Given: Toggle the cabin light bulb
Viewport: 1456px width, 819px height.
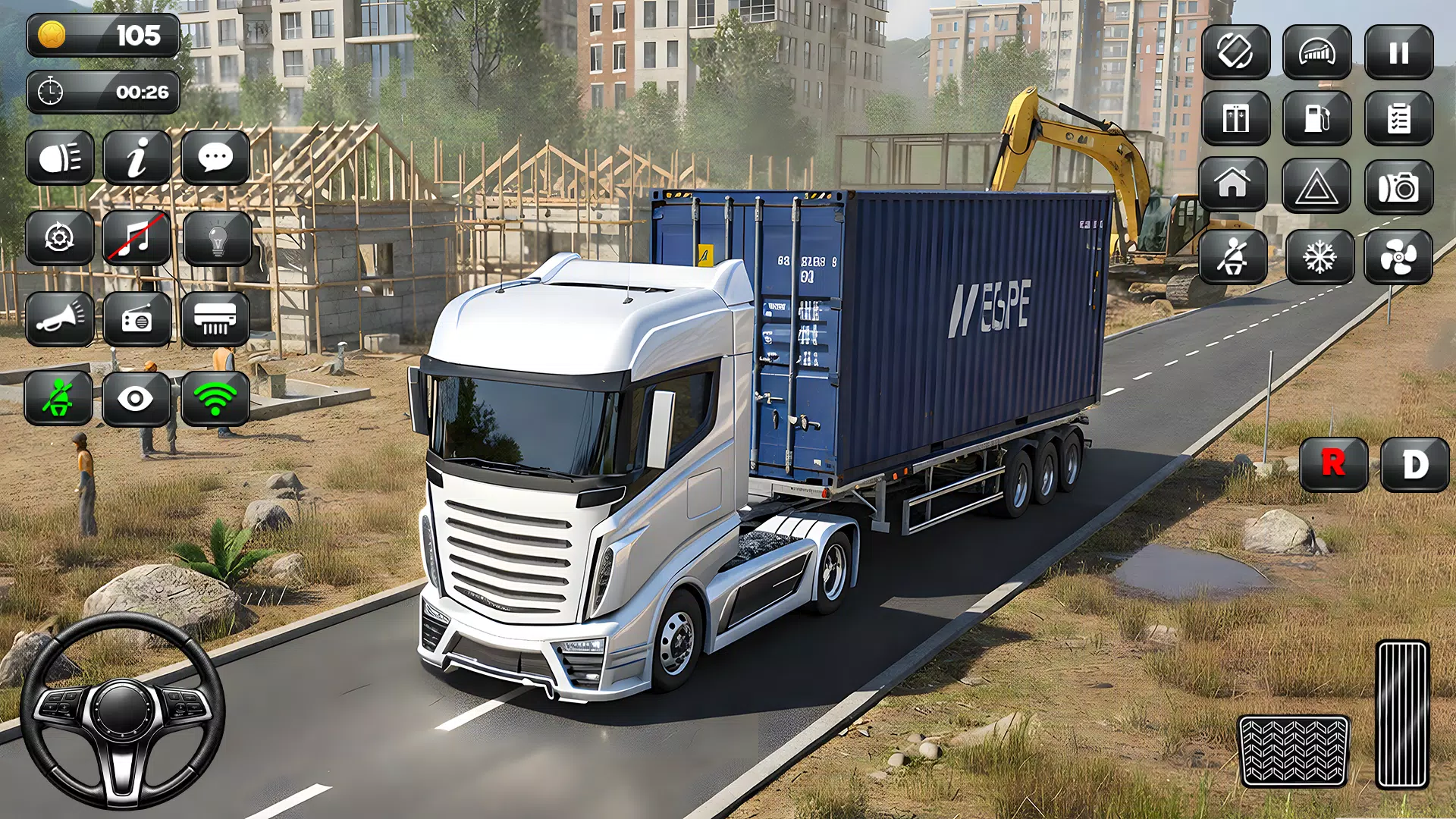Looking at the screenshot, I should [217, 239].
